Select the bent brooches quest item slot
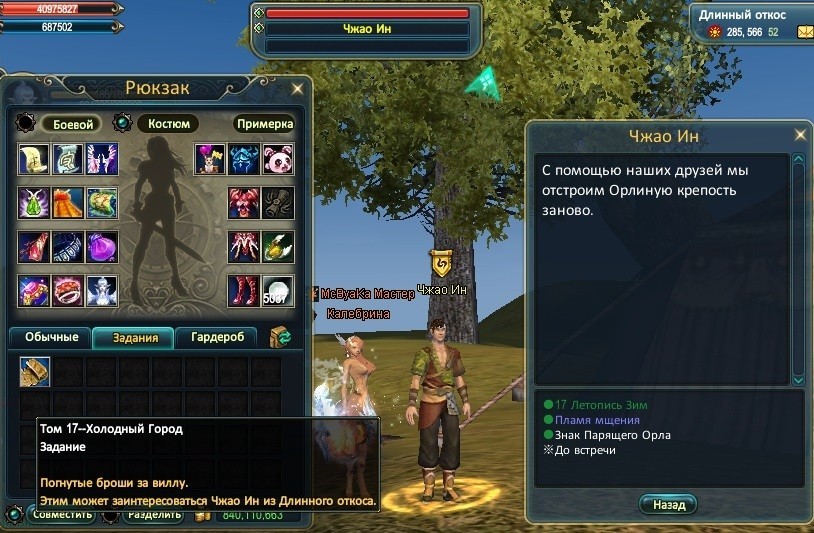Viewport: 814px width, 533px height. (x=35, y=372)
